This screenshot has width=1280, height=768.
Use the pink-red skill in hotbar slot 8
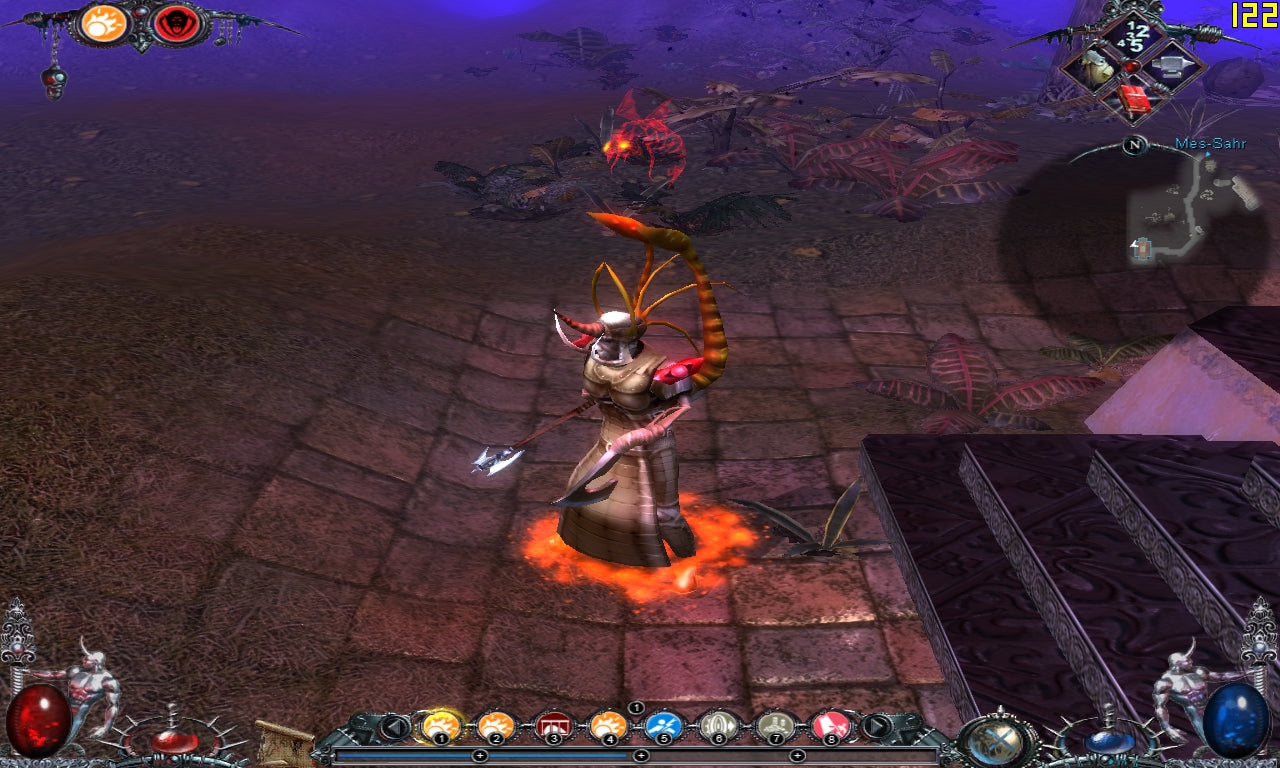click(830, 726)
